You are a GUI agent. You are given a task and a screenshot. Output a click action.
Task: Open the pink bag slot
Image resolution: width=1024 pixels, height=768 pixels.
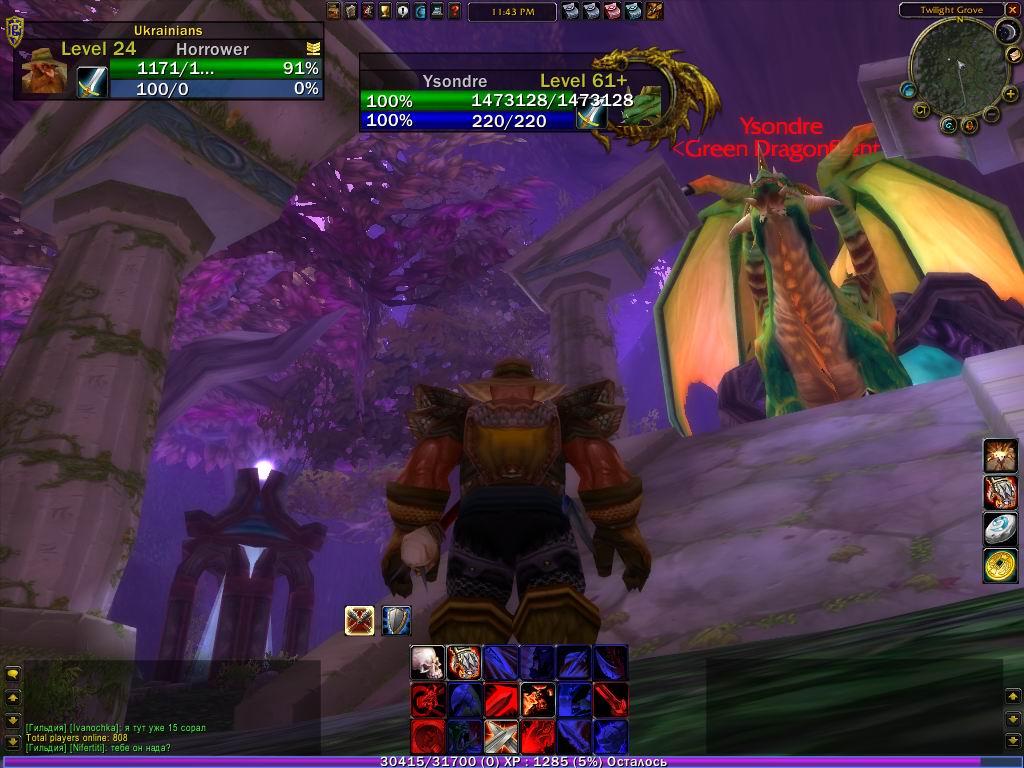click(x=612, y=11)
